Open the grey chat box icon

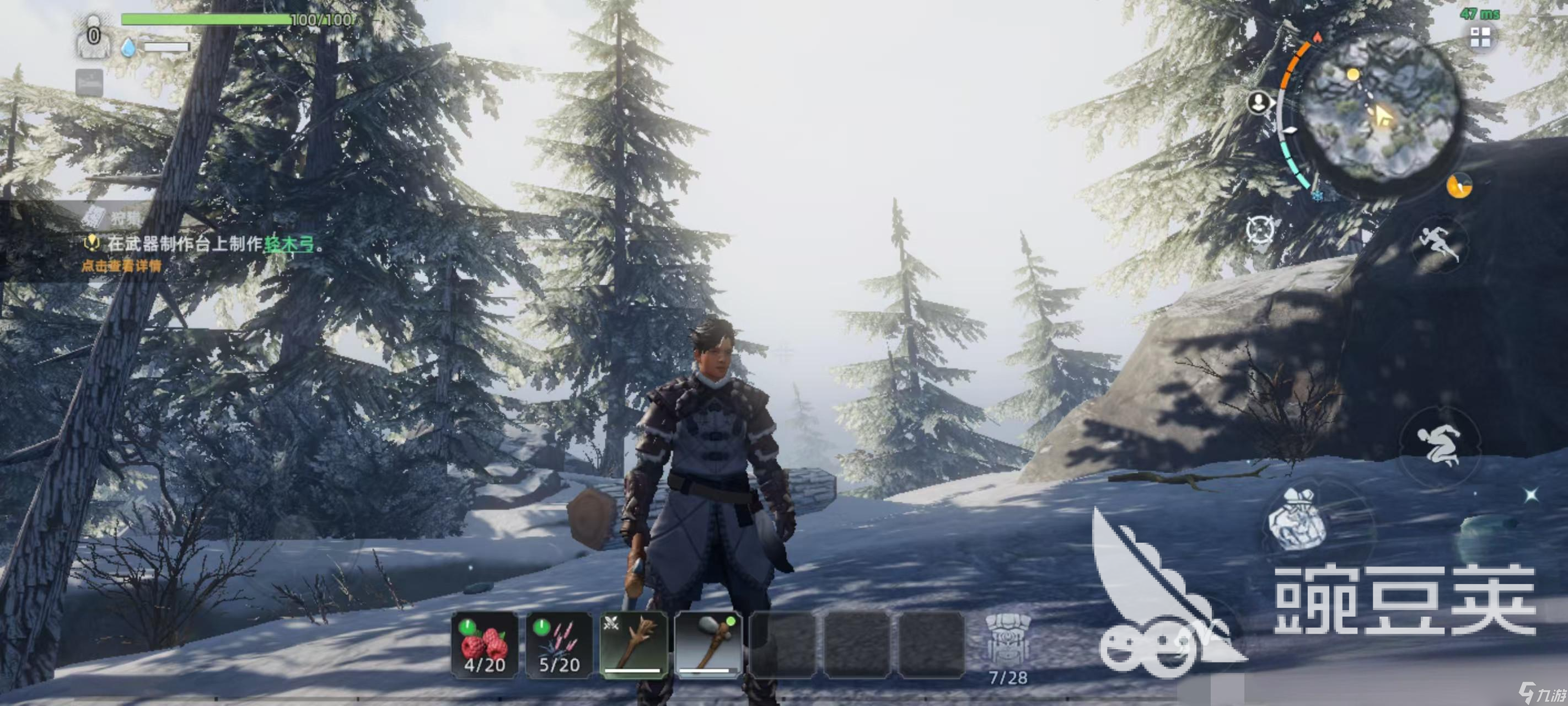[x=89, y=82]
